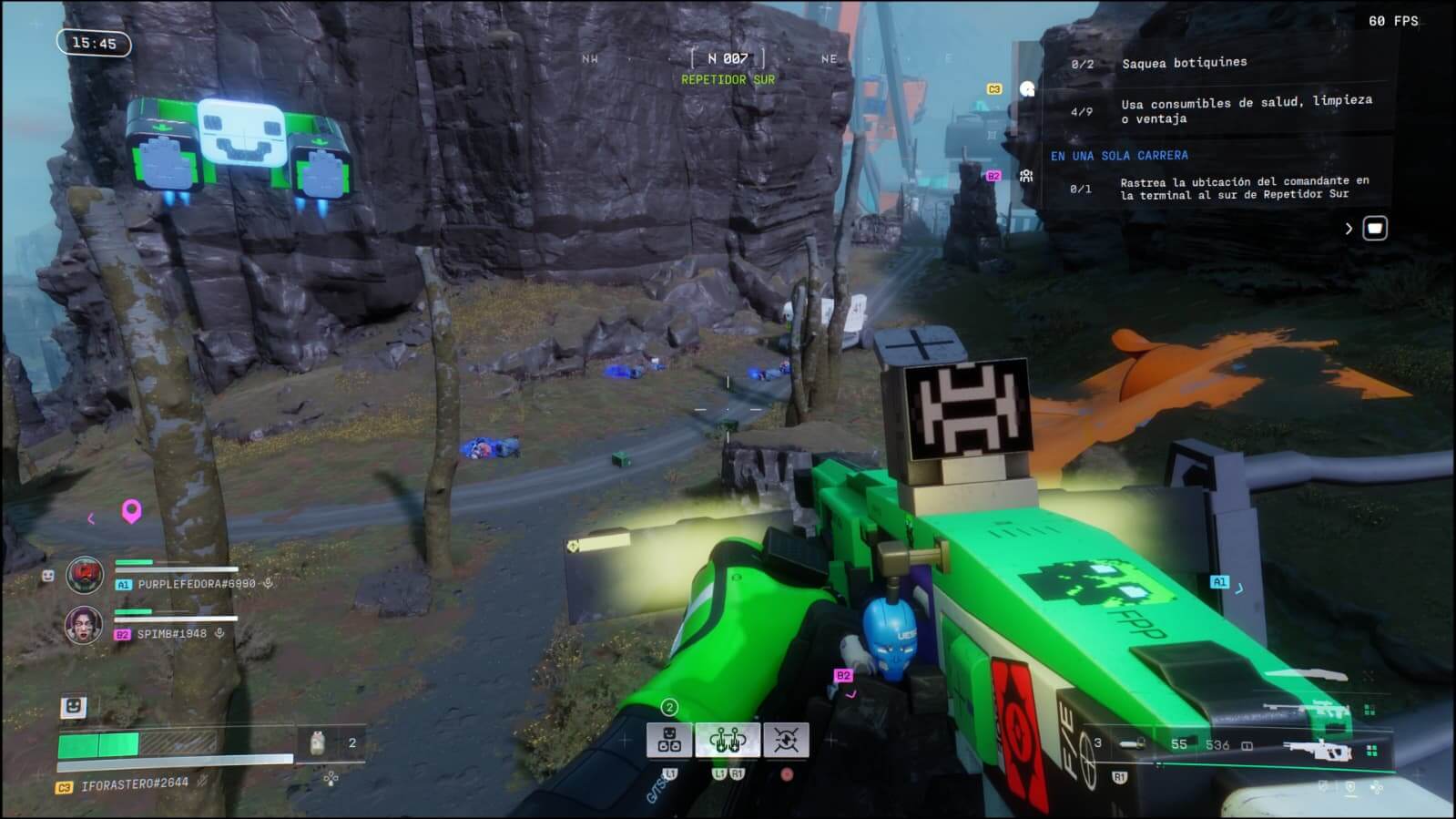This screenshot has width=1456, height=819.
Task: Click the C3 player marker beside objectives
Action: tap(994, 89)
